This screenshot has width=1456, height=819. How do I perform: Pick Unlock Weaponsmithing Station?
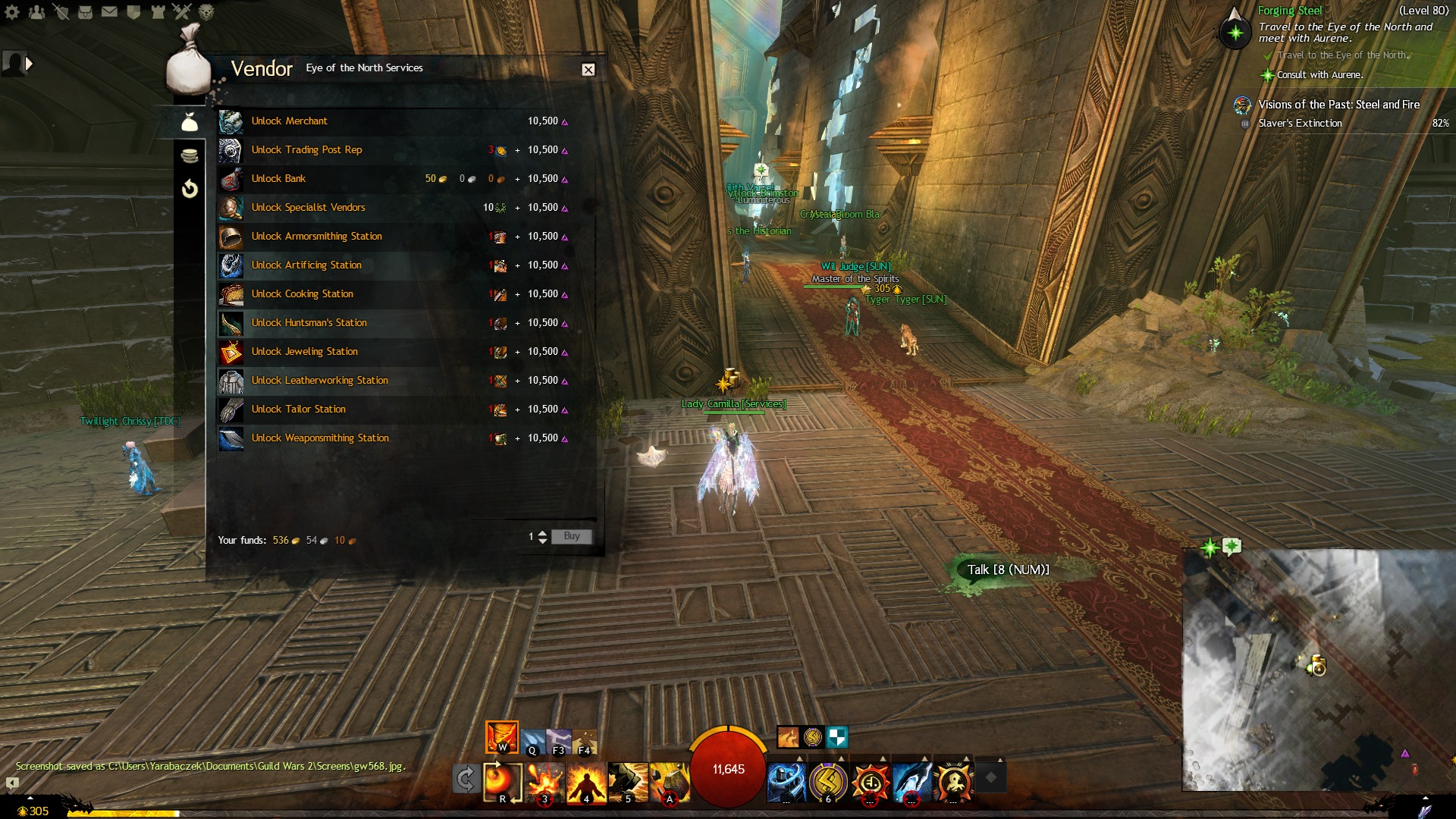point(320,438)
